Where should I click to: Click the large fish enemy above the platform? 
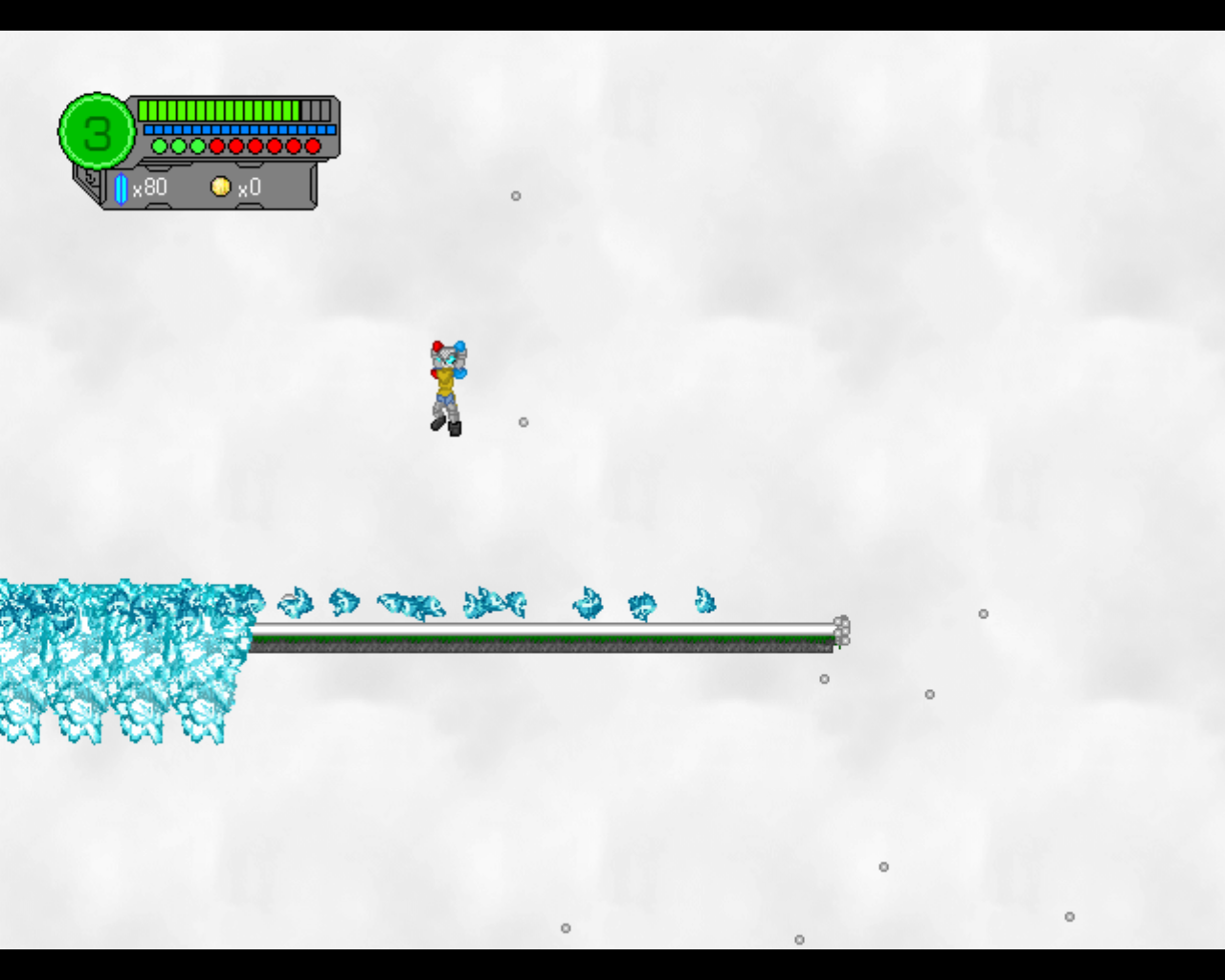point(412,605)
